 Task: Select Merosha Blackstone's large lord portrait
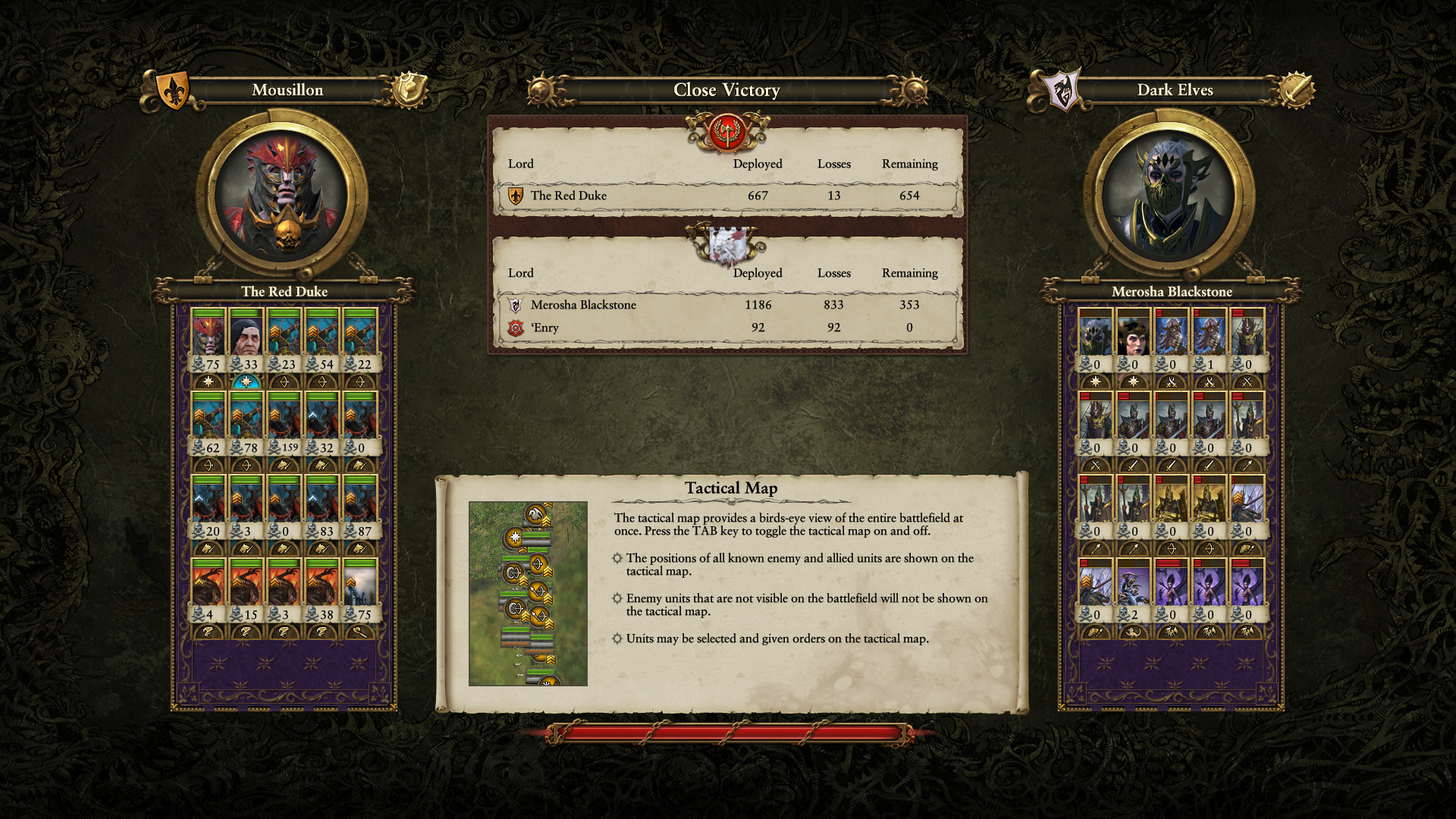[1169, 194]
